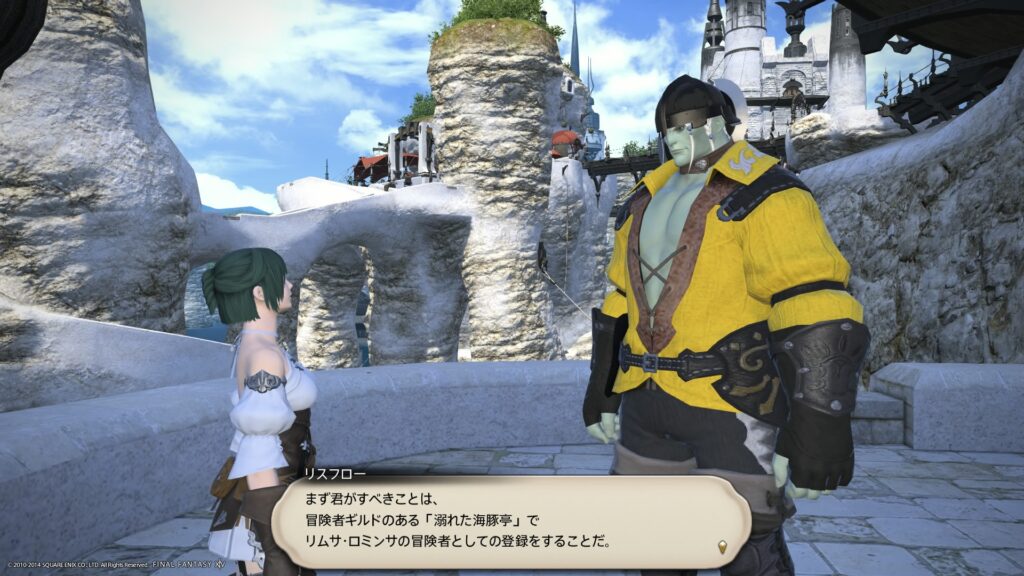Advance the dialogue via the yellow arrow indicator

pyautogui.click(x=723, y=546)
